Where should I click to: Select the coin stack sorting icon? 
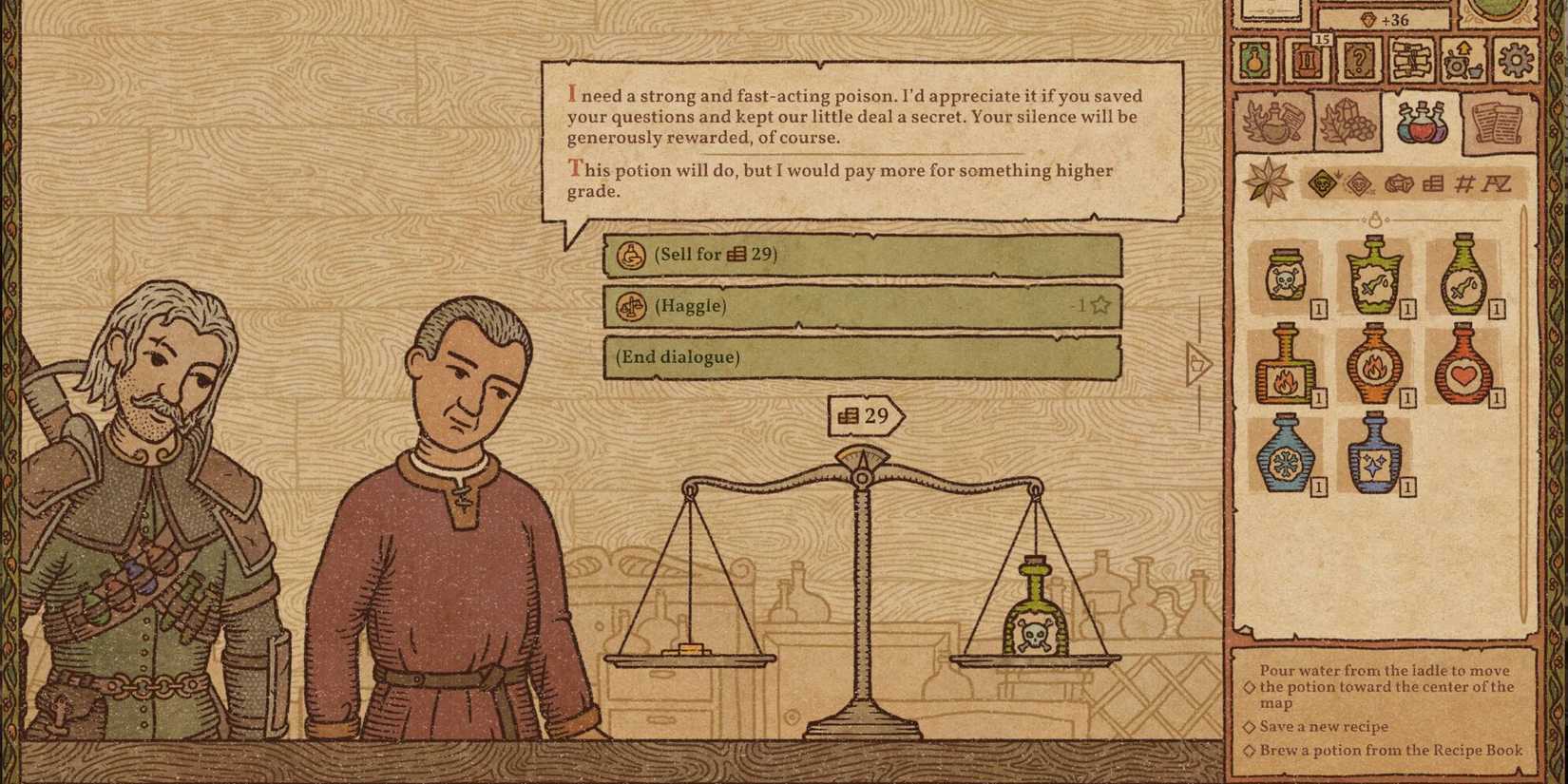coord(1431,182)
